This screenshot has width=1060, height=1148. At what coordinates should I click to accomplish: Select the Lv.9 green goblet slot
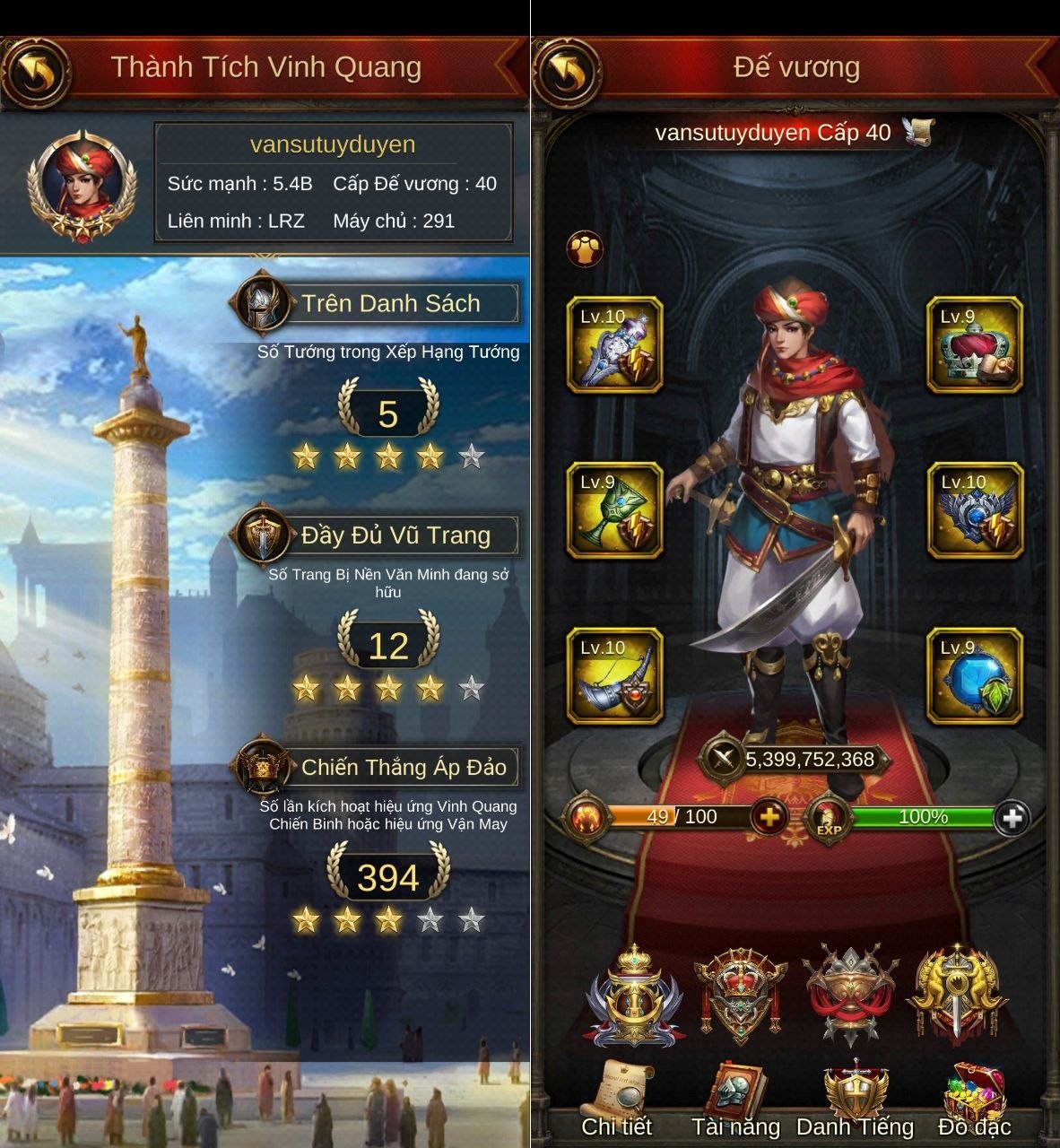pos(615,510)
